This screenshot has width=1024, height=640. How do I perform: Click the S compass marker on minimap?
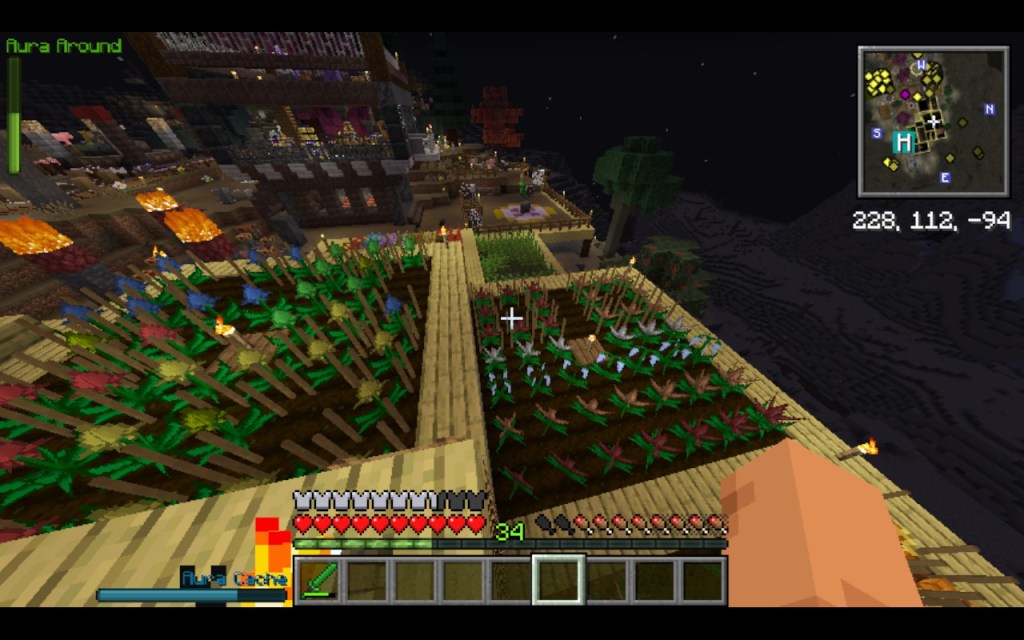point(877,133)
